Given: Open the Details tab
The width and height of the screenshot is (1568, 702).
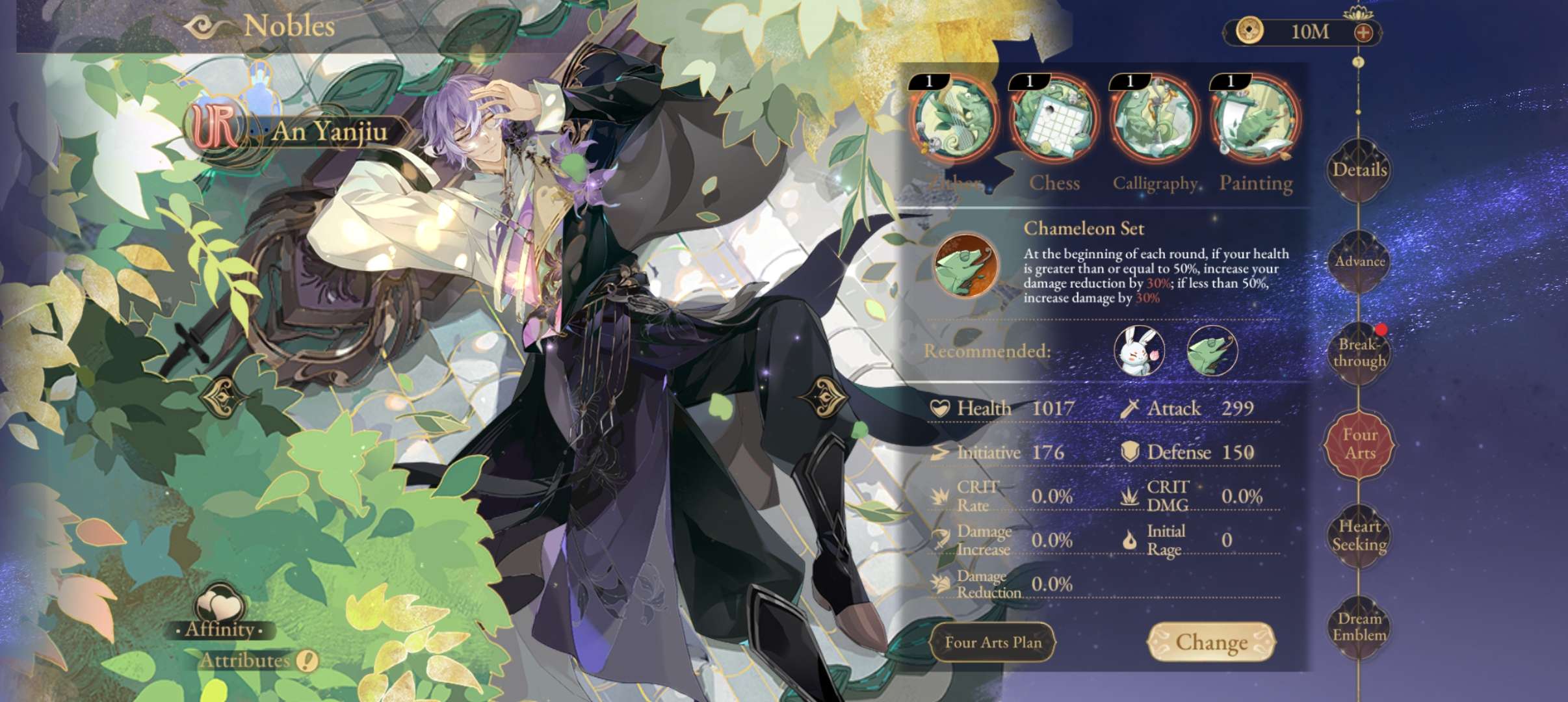Looking at the screenshot, I should coord(1359,170).
